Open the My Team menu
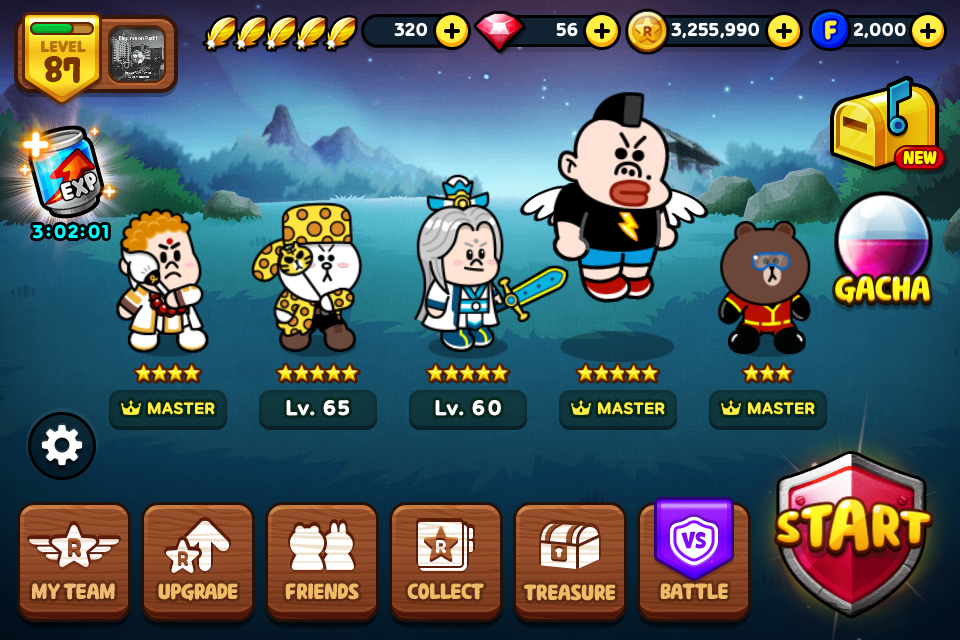 point(74,560)
